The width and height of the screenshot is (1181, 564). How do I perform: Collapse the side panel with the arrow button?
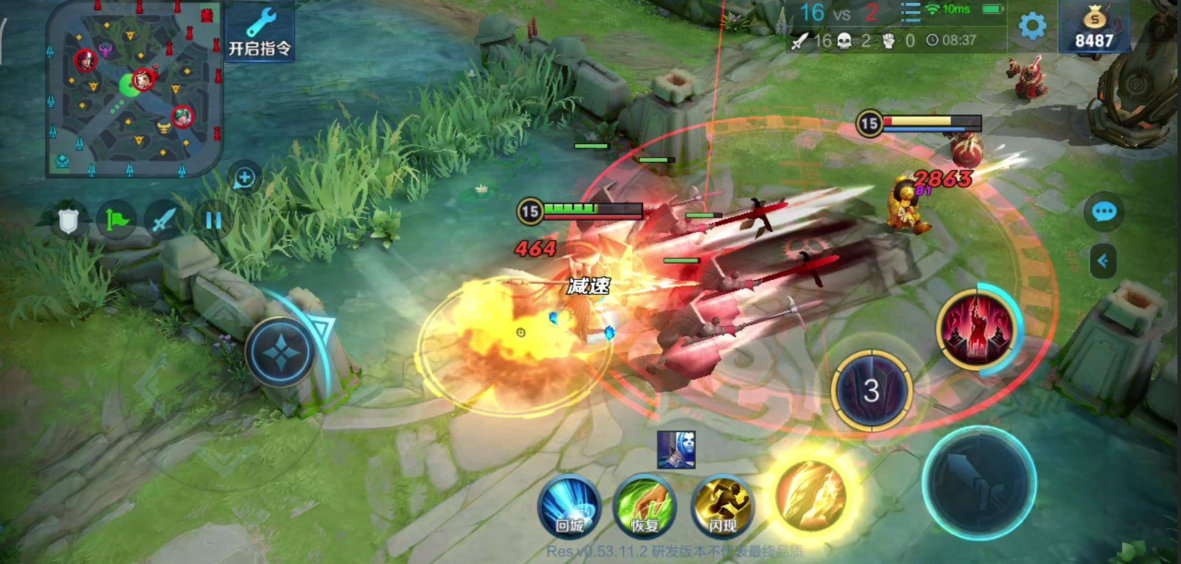tap(1103, 261)
